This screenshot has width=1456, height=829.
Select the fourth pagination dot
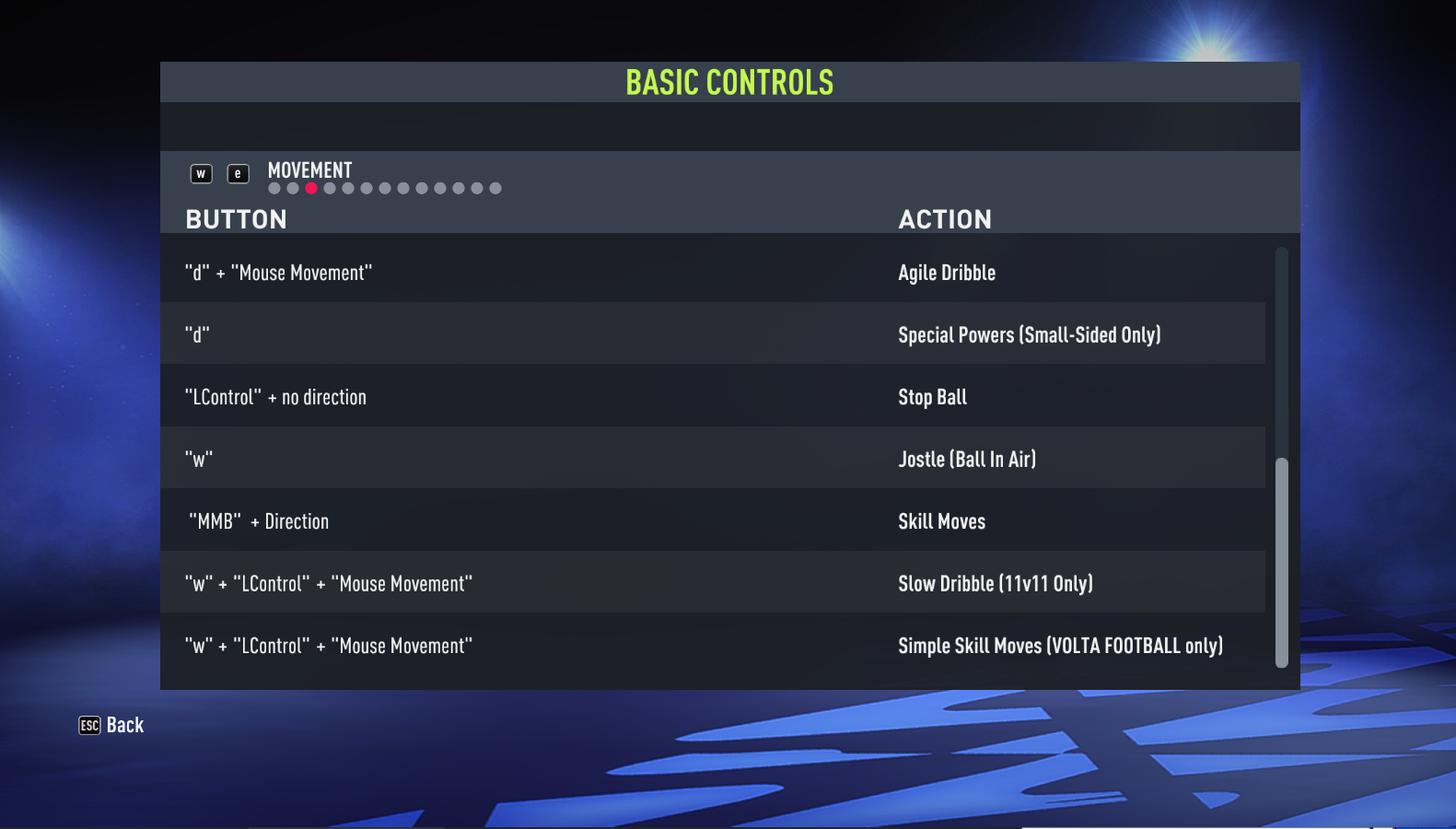coord(330,188)
